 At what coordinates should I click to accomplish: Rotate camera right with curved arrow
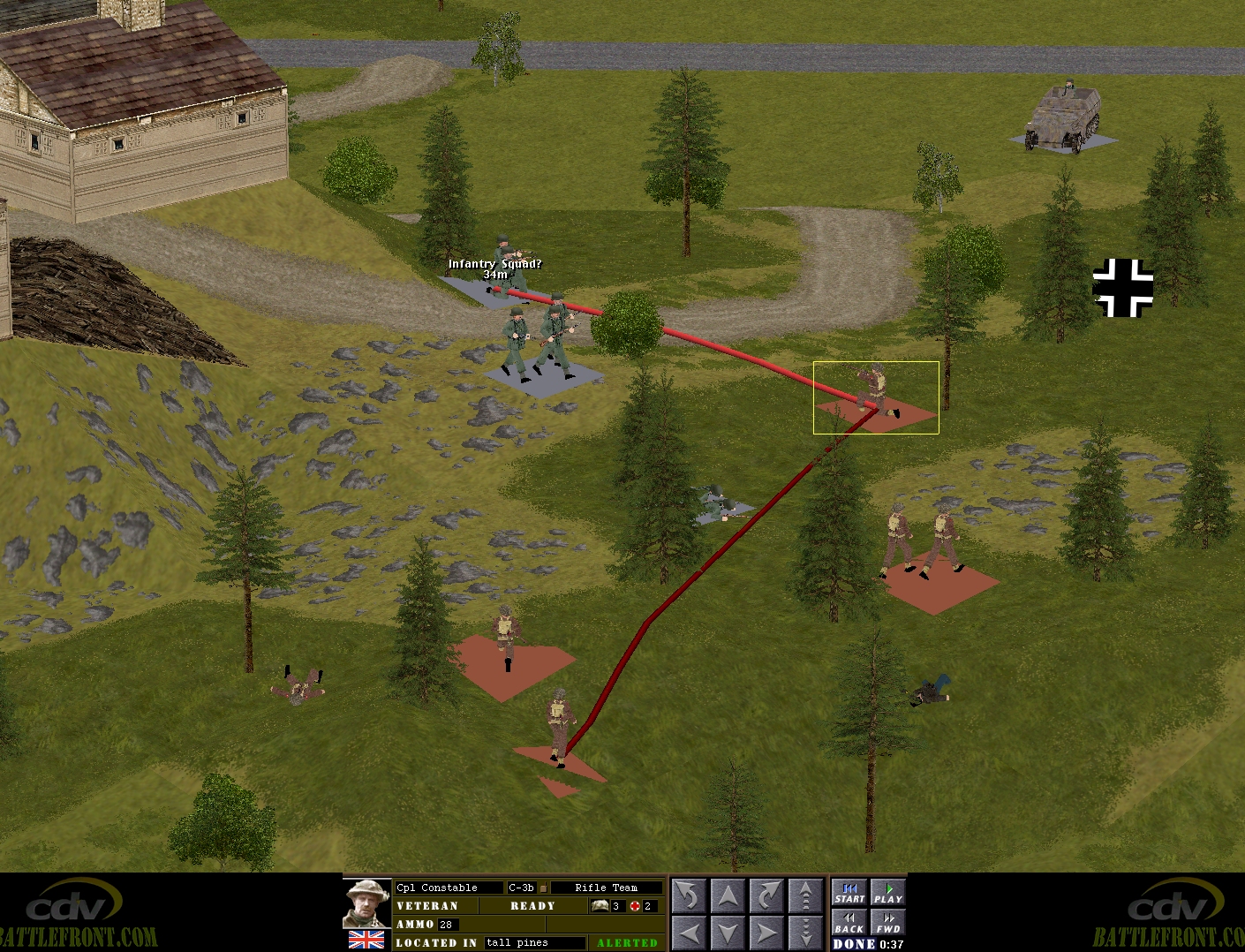pyautogui.click(x=766, y=895)
